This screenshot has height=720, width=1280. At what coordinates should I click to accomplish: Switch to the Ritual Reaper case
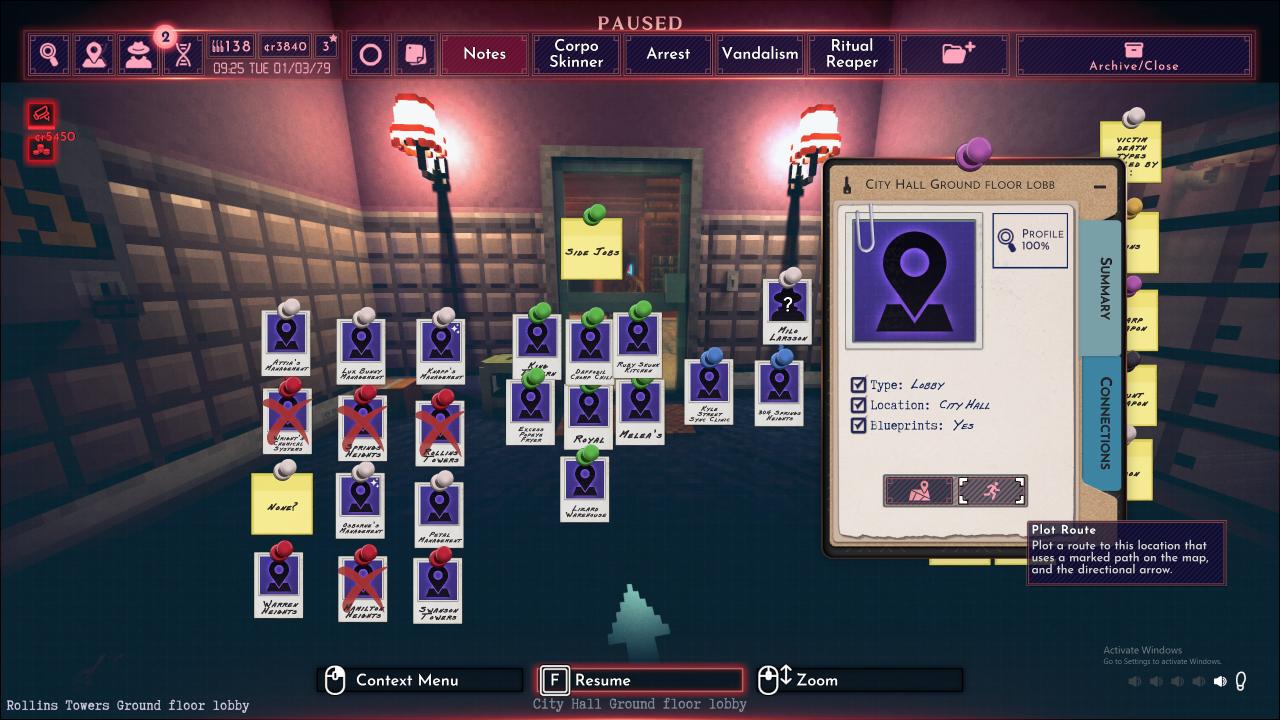click(853, 54)
